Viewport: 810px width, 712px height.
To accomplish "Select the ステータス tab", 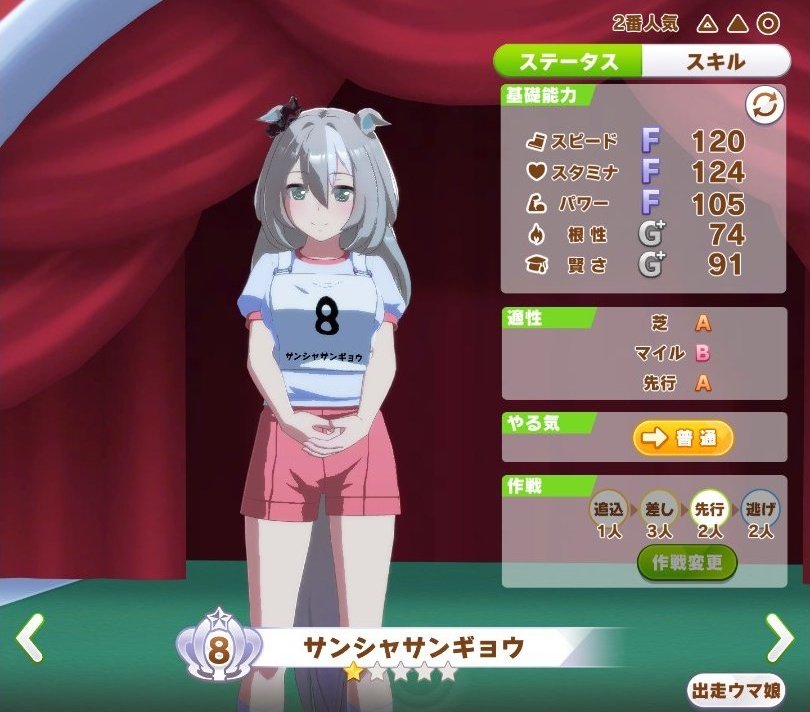I will 568,62.
